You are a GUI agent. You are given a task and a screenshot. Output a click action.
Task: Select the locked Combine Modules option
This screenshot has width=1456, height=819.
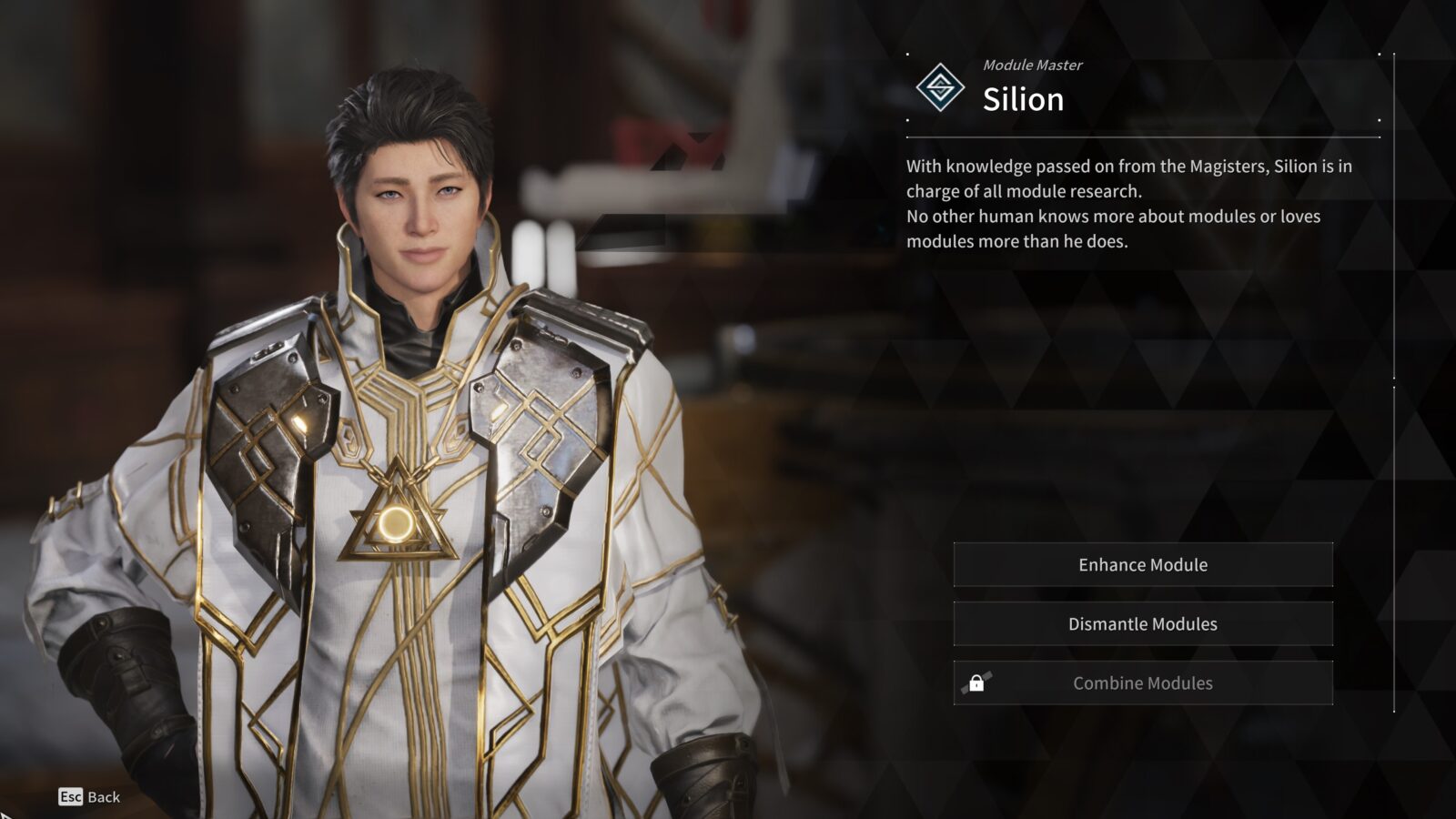1143,682
